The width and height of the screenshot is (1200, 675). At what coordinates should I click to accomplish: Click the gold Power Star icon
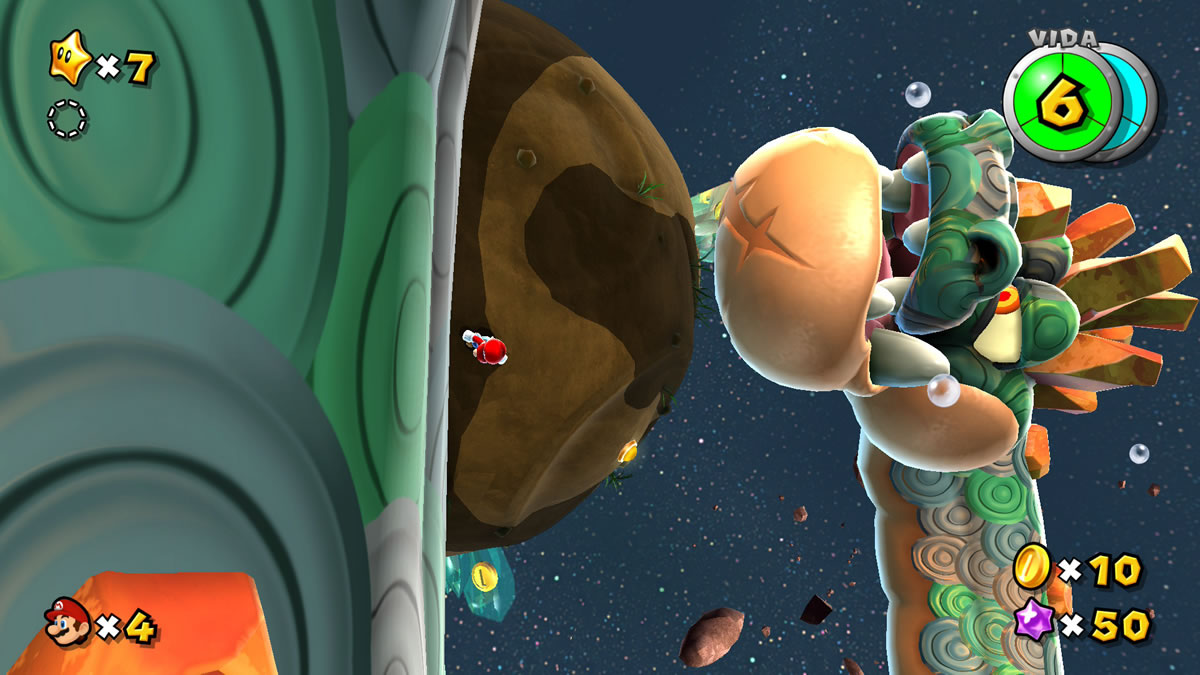coord(68,65)
